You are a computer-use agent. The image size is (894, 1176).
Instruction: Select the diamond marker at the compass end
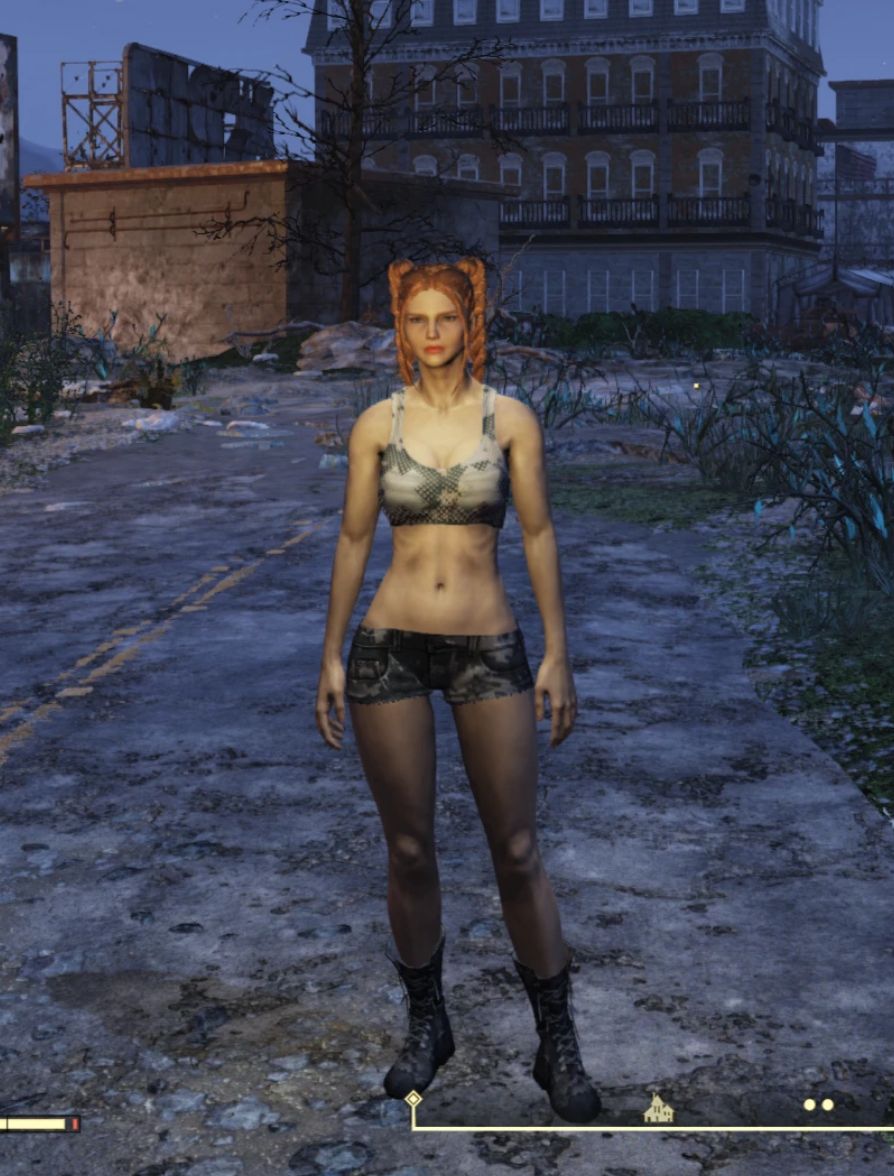click(413, 1098)
